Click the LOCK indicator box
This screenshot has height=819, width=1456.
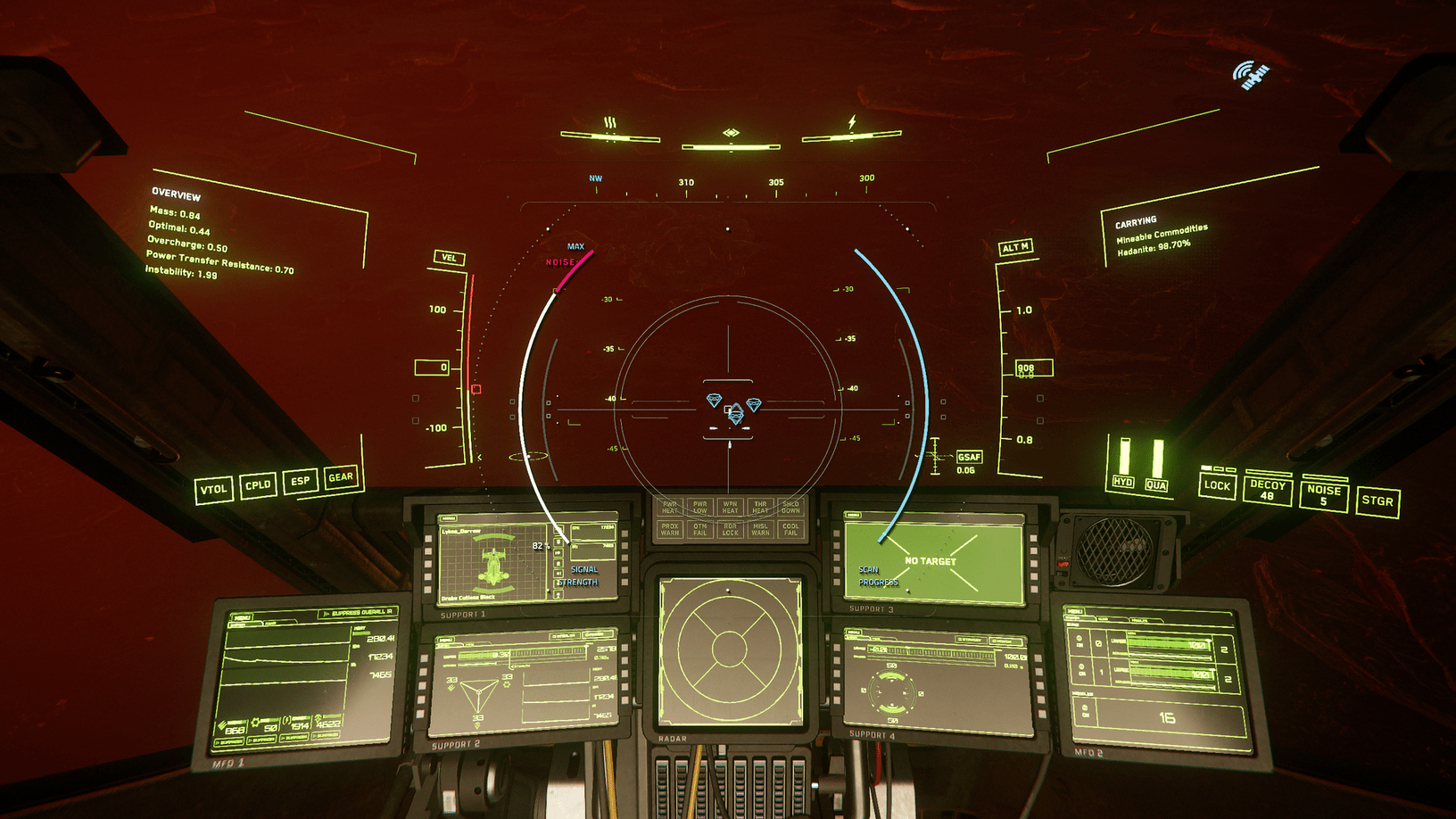[1217, 486]
